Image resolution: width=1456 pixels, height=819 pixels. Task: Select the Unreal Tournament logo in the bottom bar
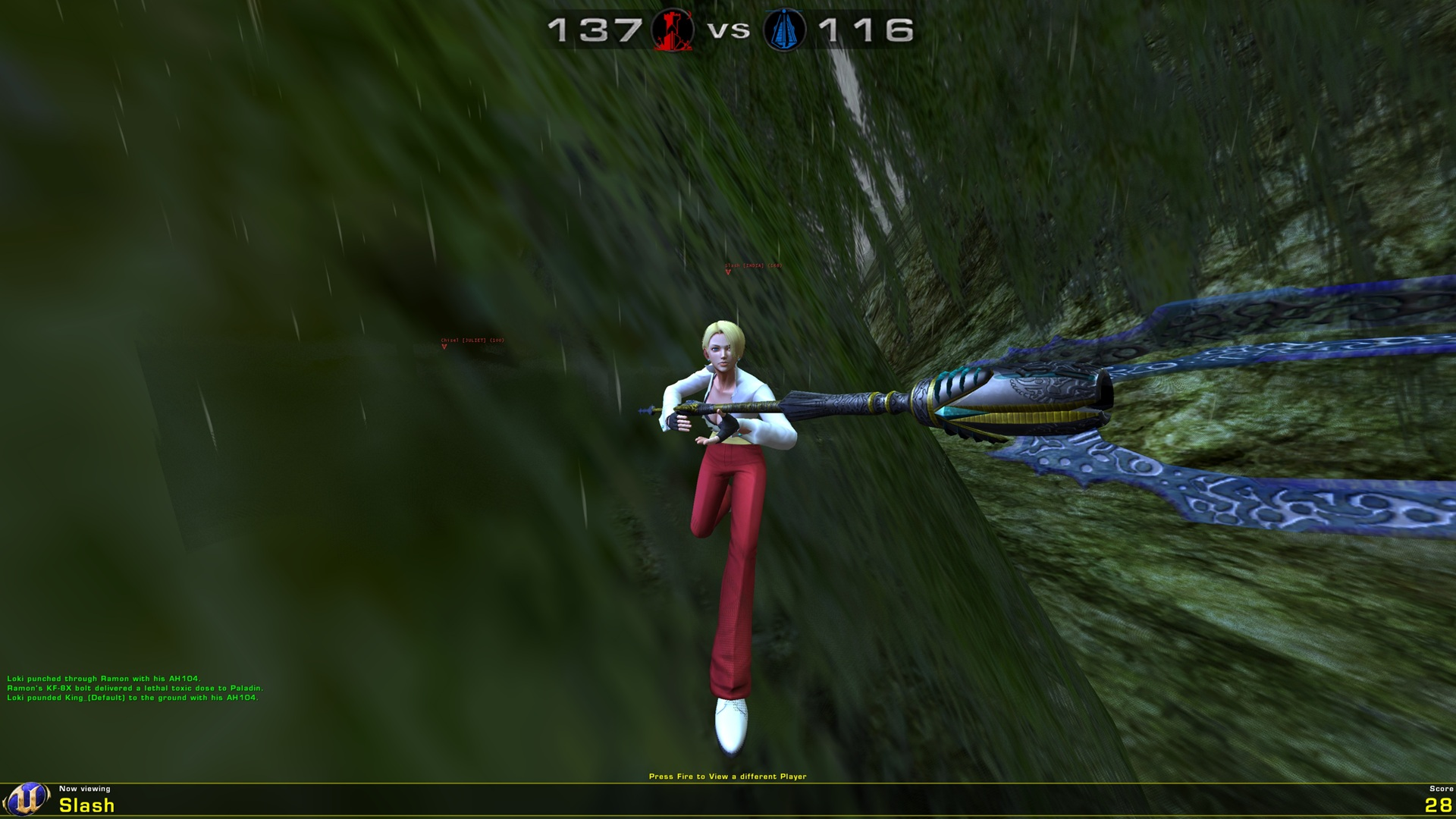coord(27,799)
